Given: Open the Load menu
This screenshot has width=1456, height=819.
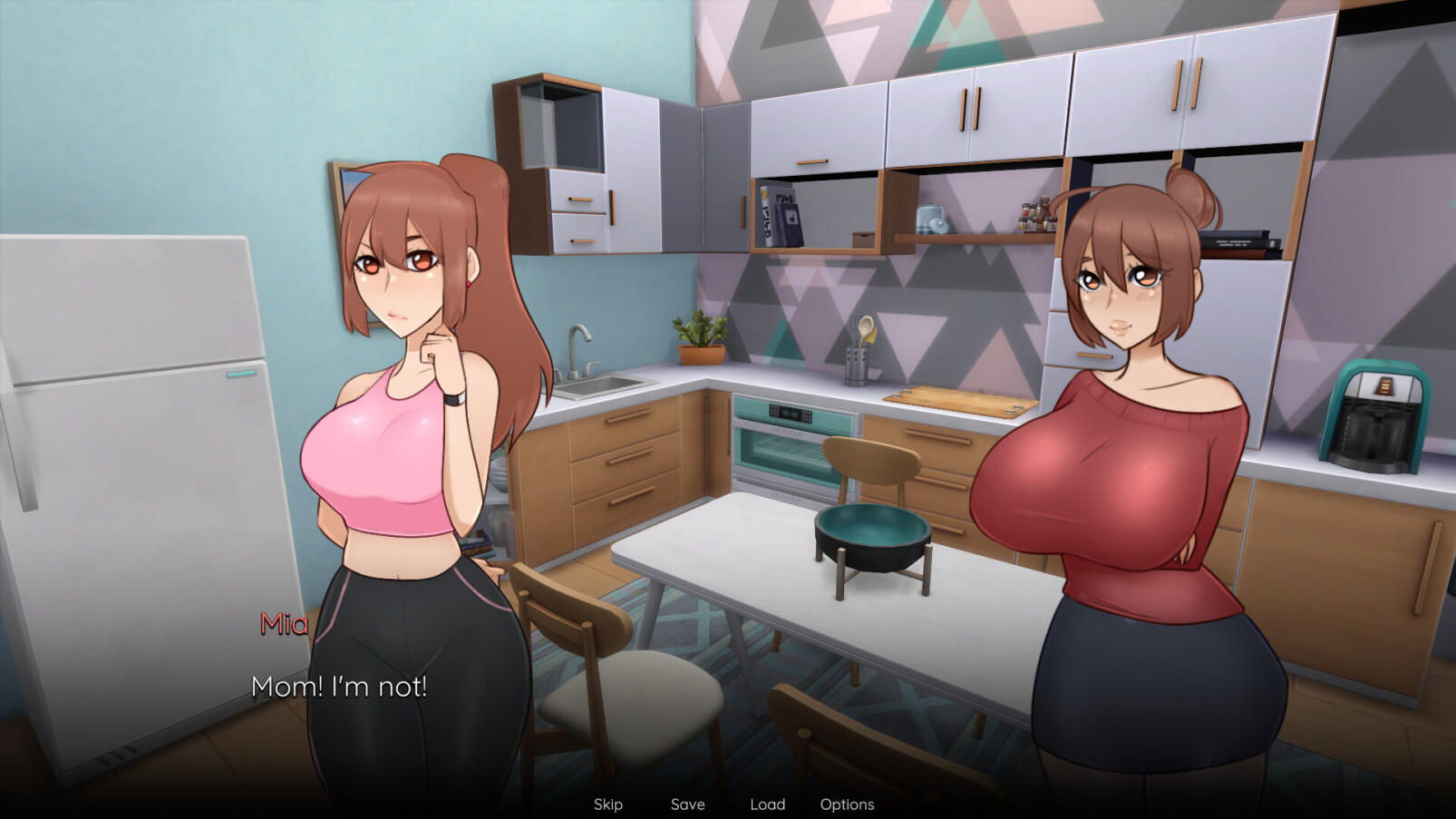Looking at the screenshot, I should click(767, 804).
